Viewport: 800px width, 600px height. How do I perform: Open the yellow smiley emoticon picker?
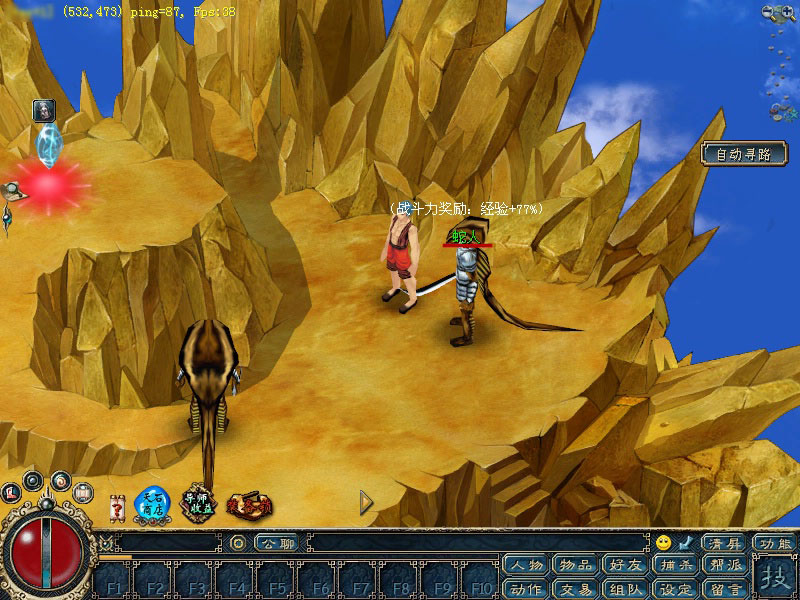tap(664, 543)
